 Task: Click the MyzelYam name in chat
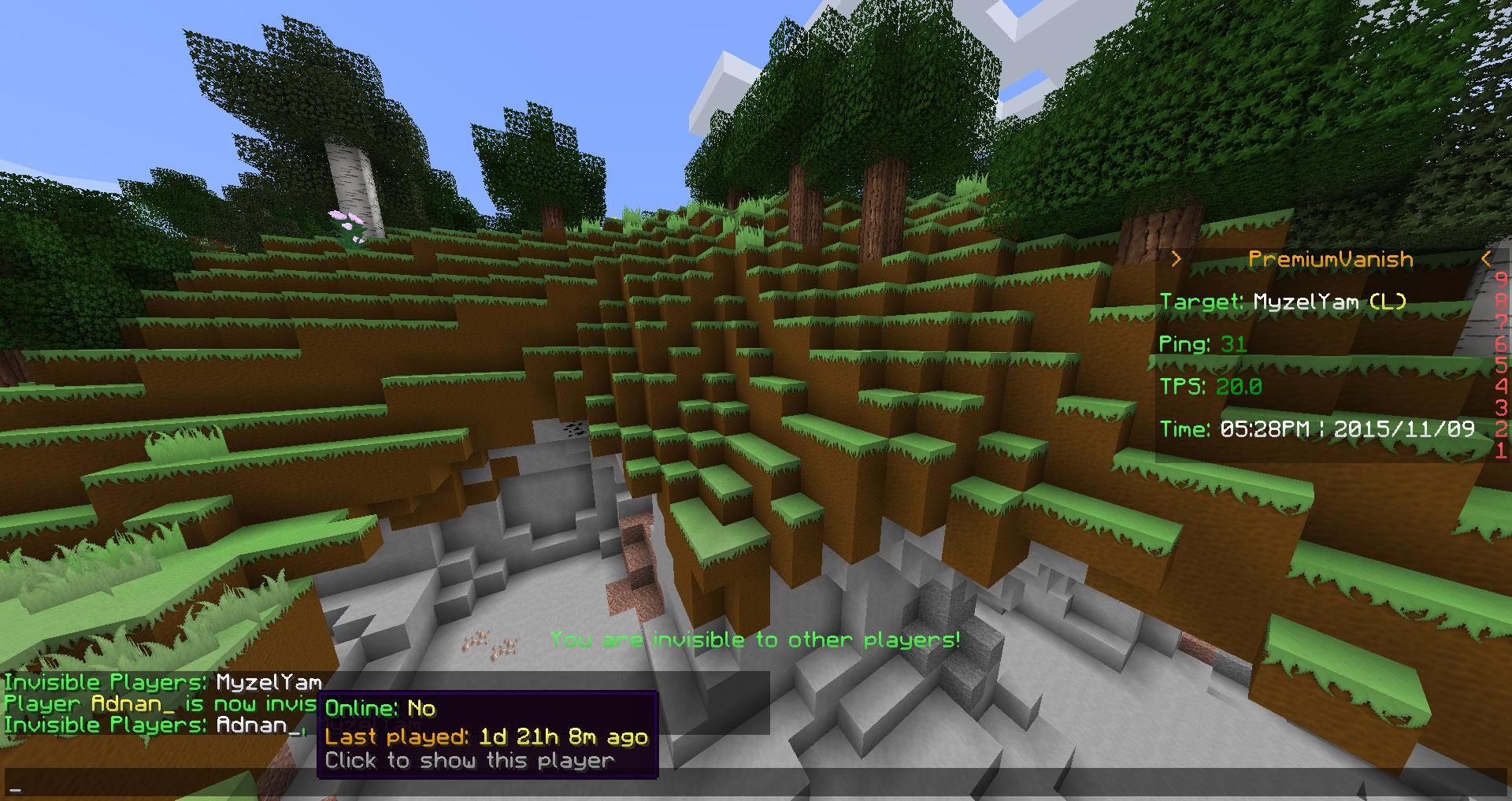[x=269, y=683]
